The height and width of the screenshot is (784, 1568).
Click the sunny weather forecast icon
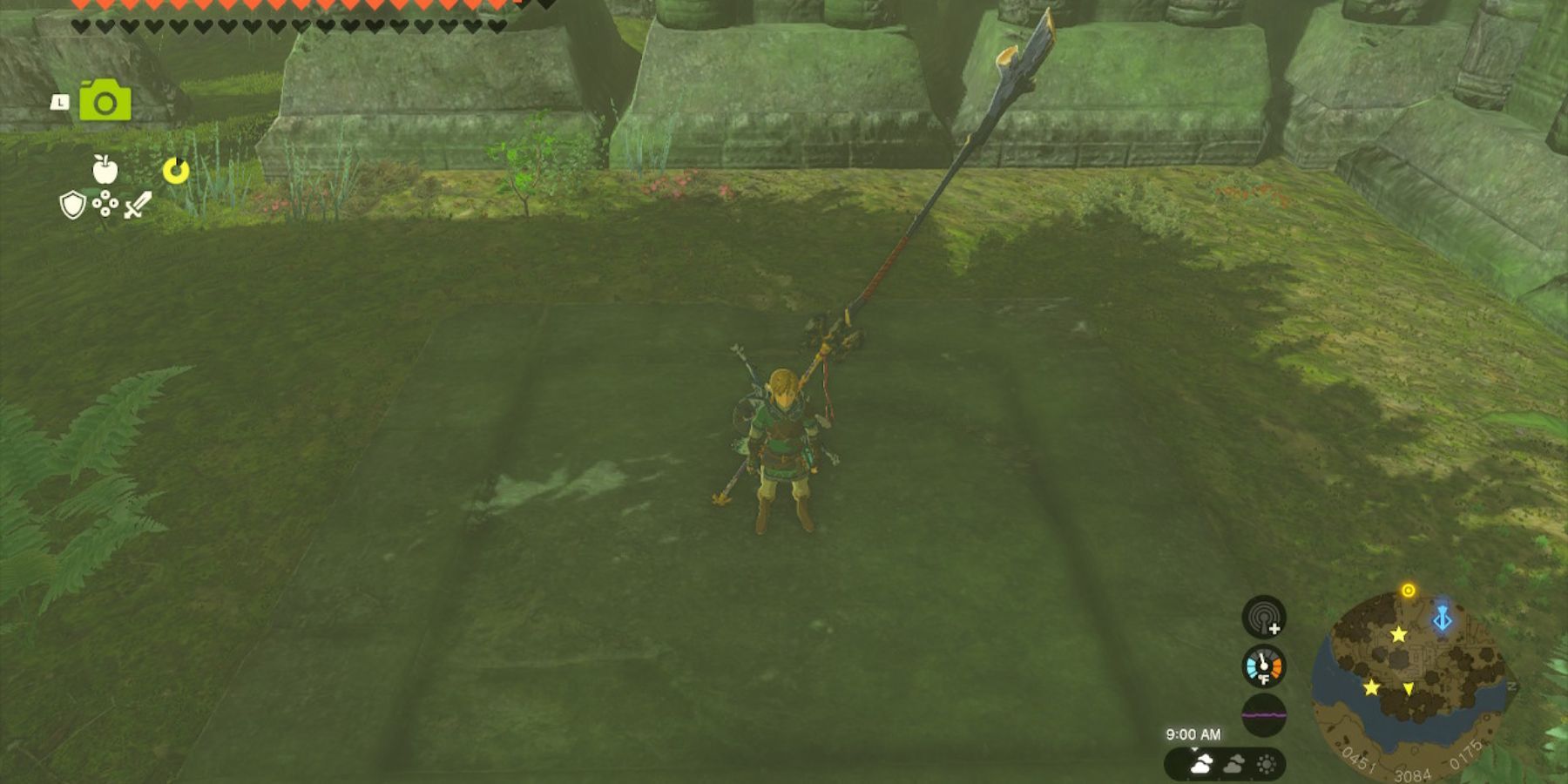click(1267, 763)
